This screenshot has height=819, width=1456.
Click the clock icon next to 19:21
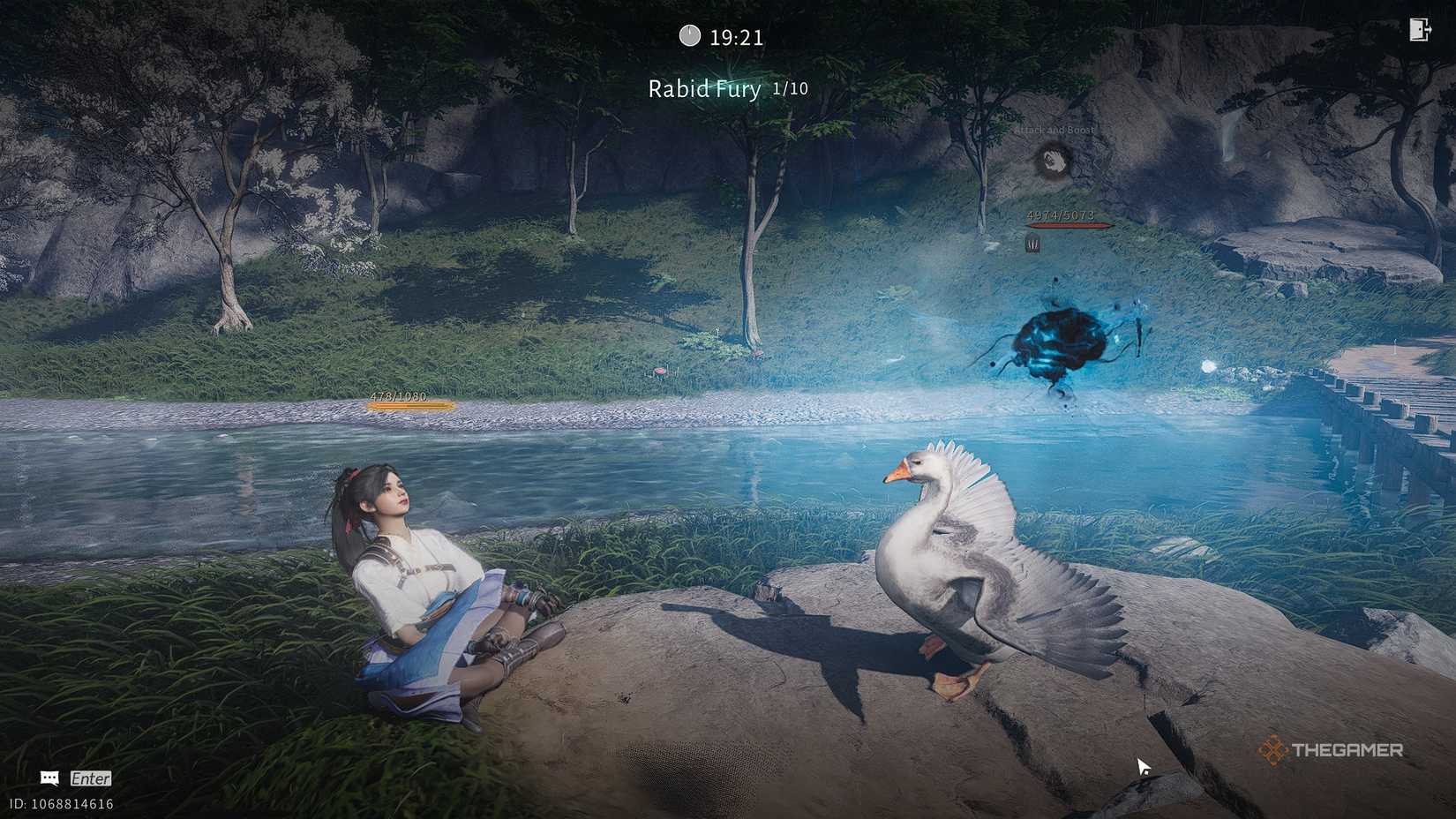(x=691, y=36)
